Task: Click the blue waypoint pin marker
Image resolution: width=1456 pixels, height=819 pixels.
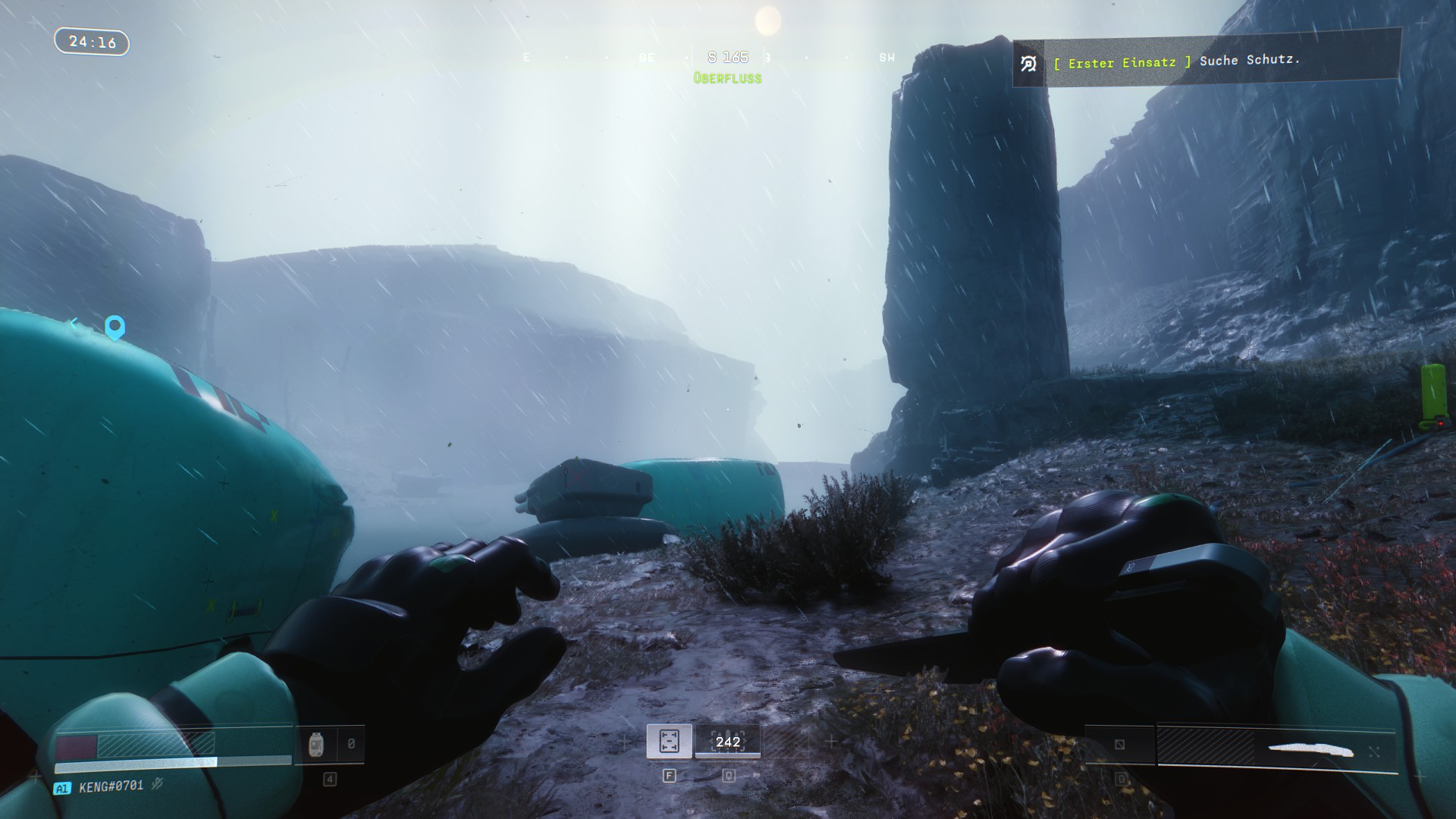Action: point(115,328)
